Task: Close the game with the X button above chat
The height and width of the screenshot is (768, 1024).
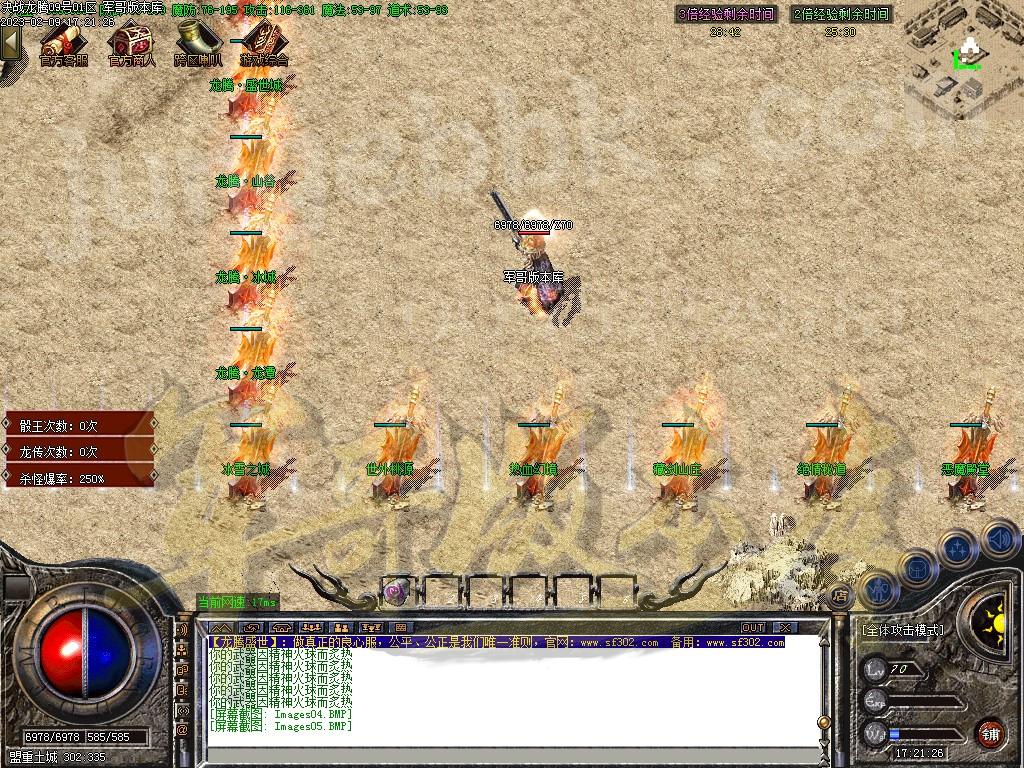Action: 786,627
